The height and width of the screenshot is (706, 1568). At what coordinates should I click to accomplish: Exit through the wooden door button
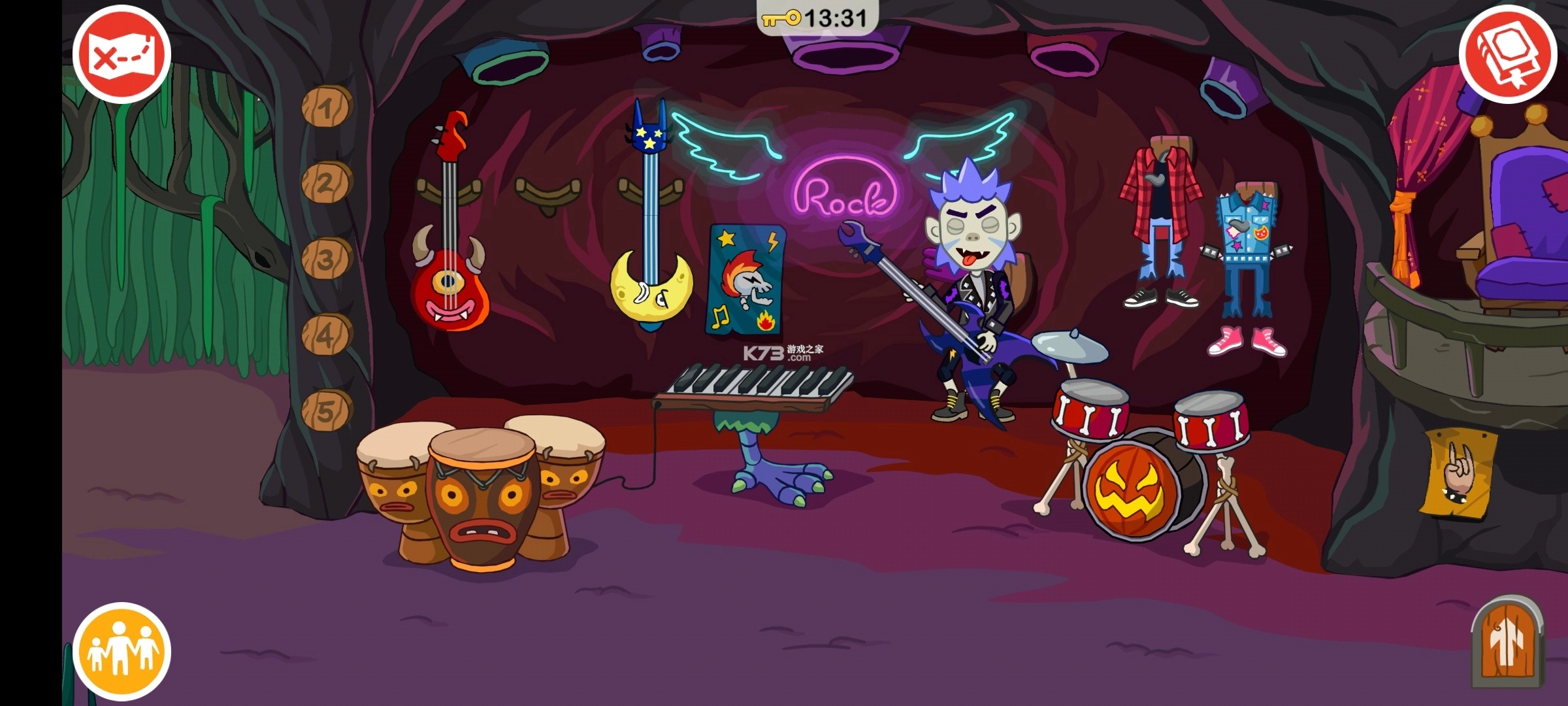point(1508,644)
